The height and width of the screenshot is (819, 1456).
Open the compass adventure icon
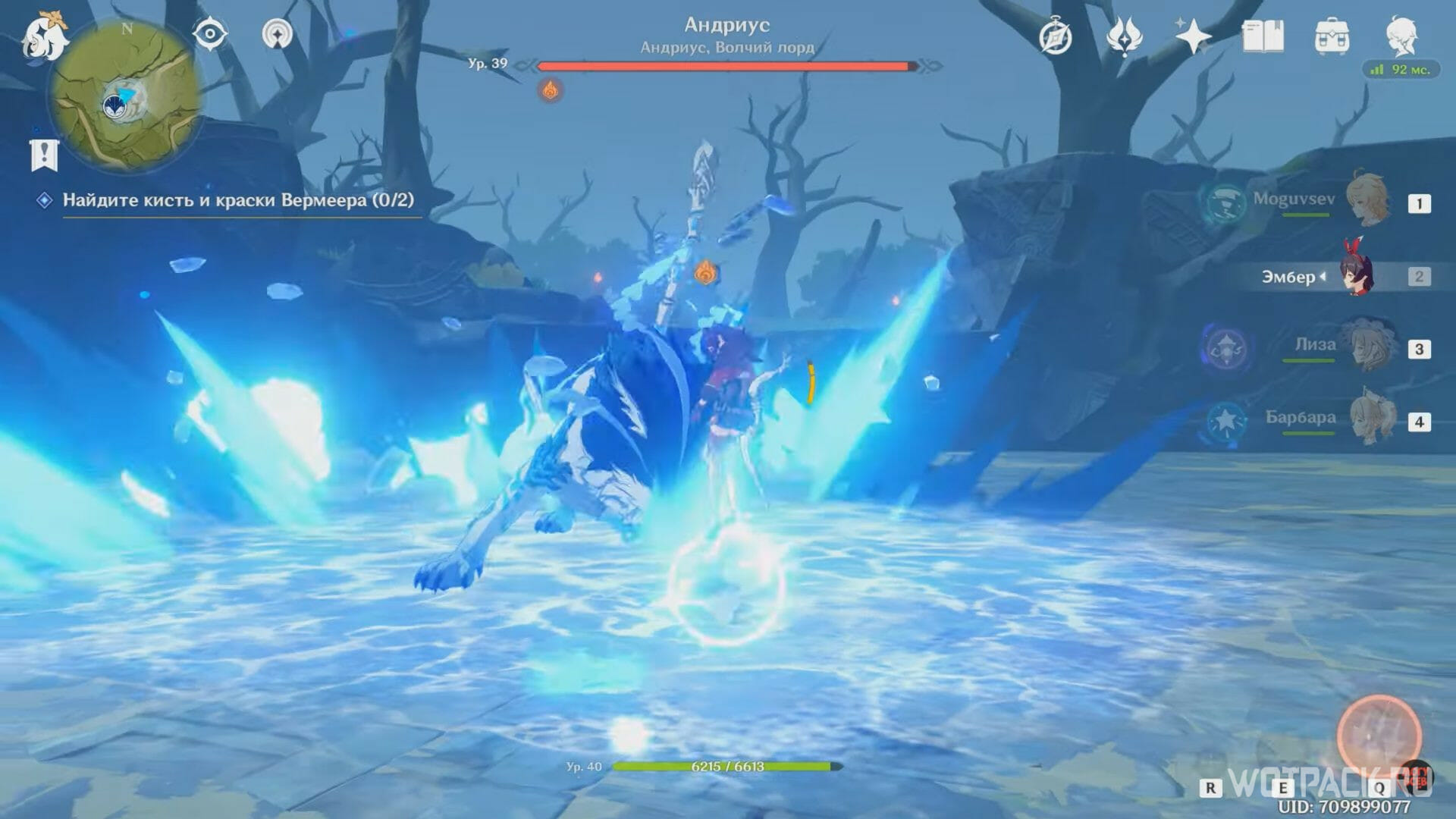tap(1055, 36)
